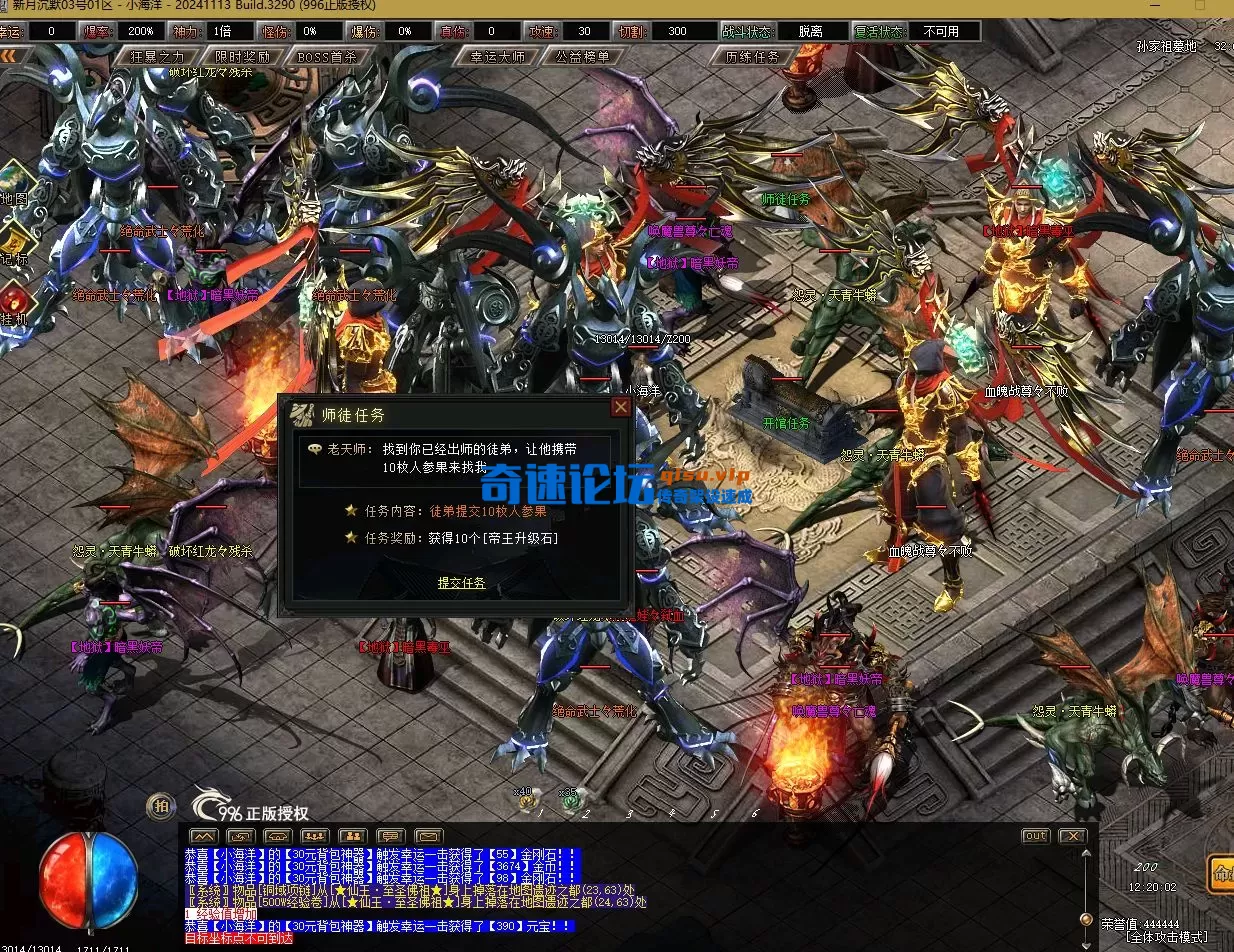Select the BOSS首杀 button

tap(327, 57)
